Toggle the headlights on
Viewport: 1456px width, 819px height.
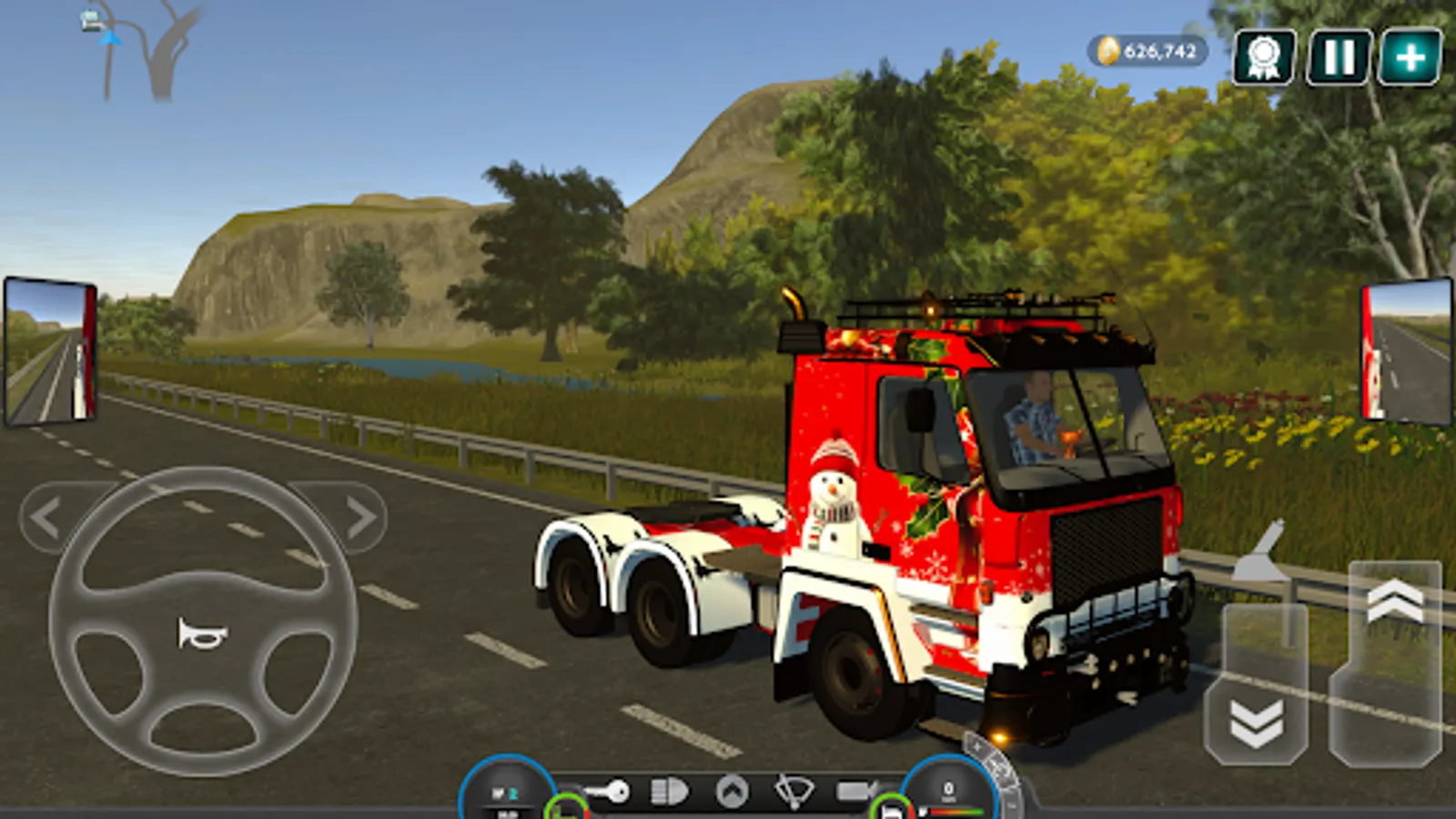coord(669,790)
